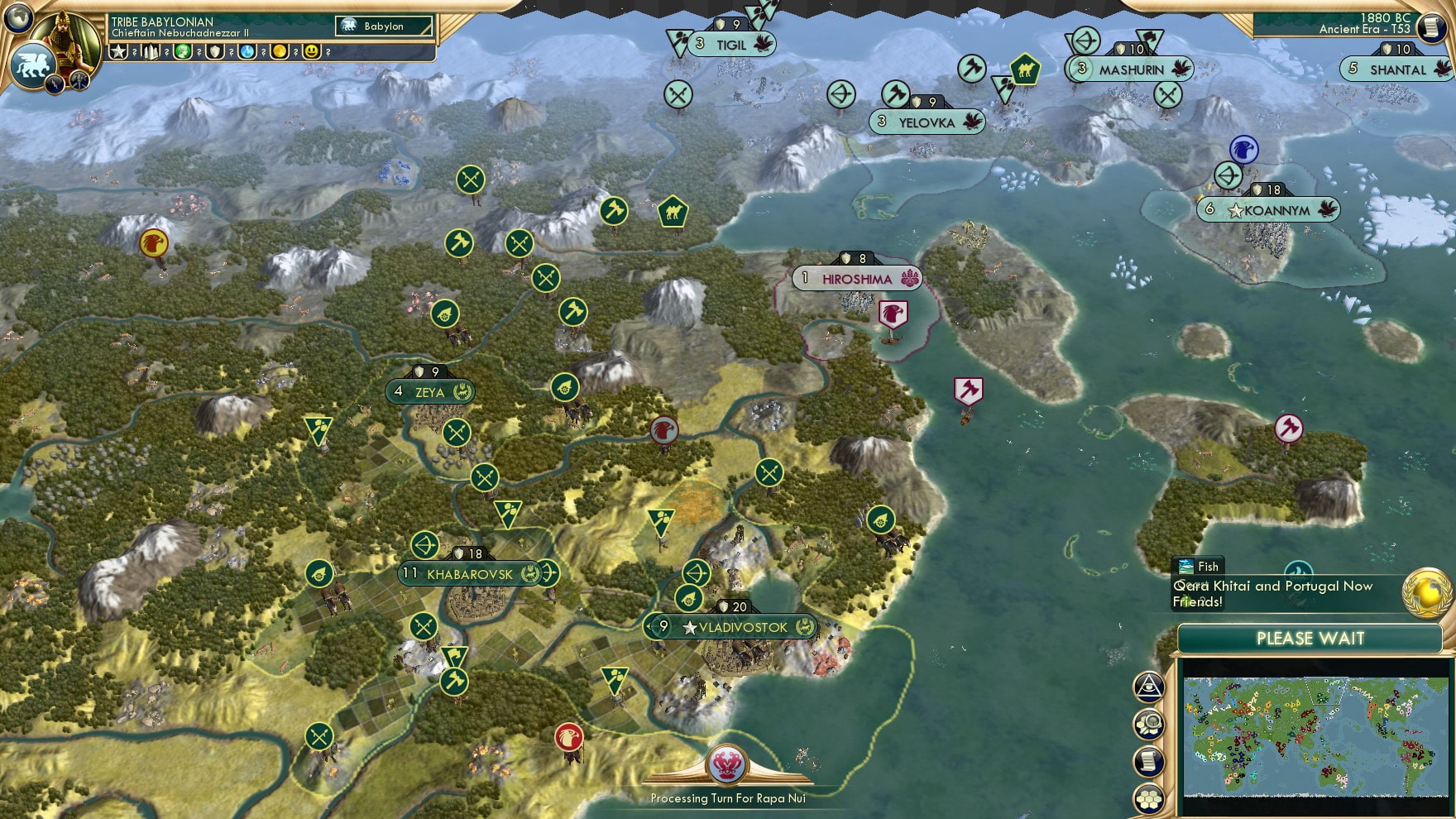Screen dimensions: 1456x819
Task: Select the Babylon civilization dropdown
Action: (x=385, y=26)
